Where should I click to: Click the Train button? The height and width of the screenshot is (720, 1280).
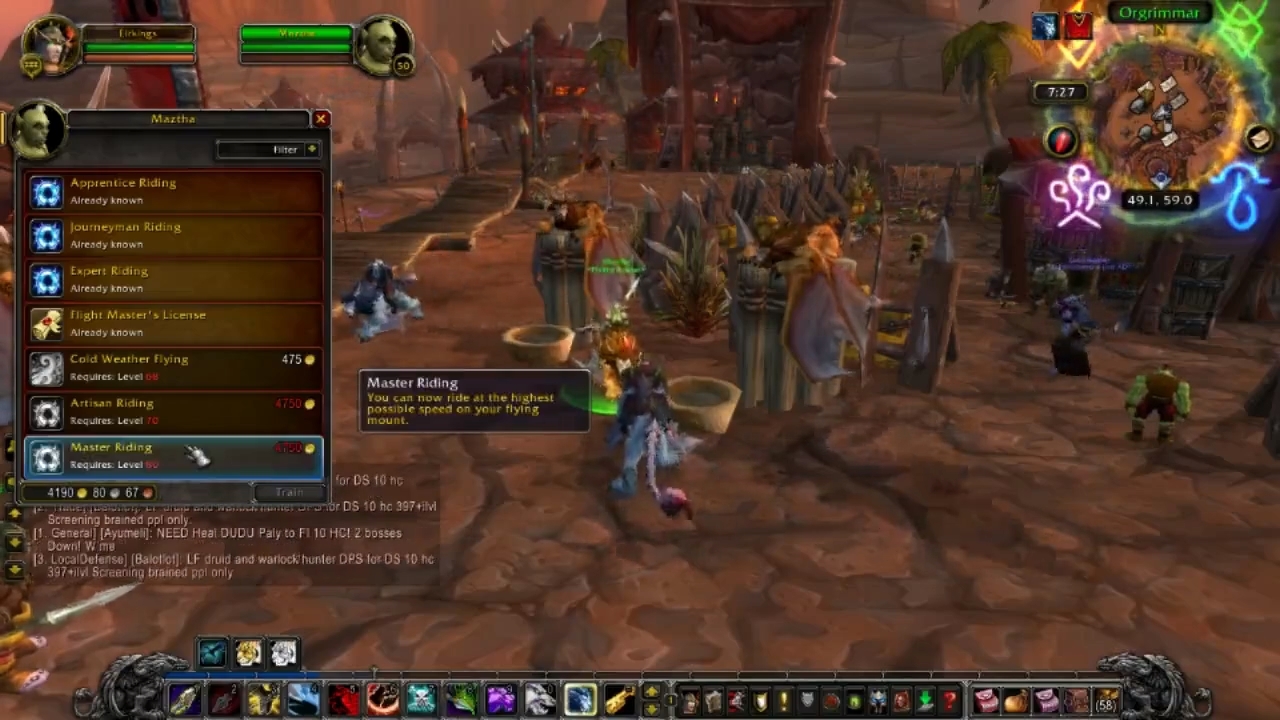coord(289,492)
